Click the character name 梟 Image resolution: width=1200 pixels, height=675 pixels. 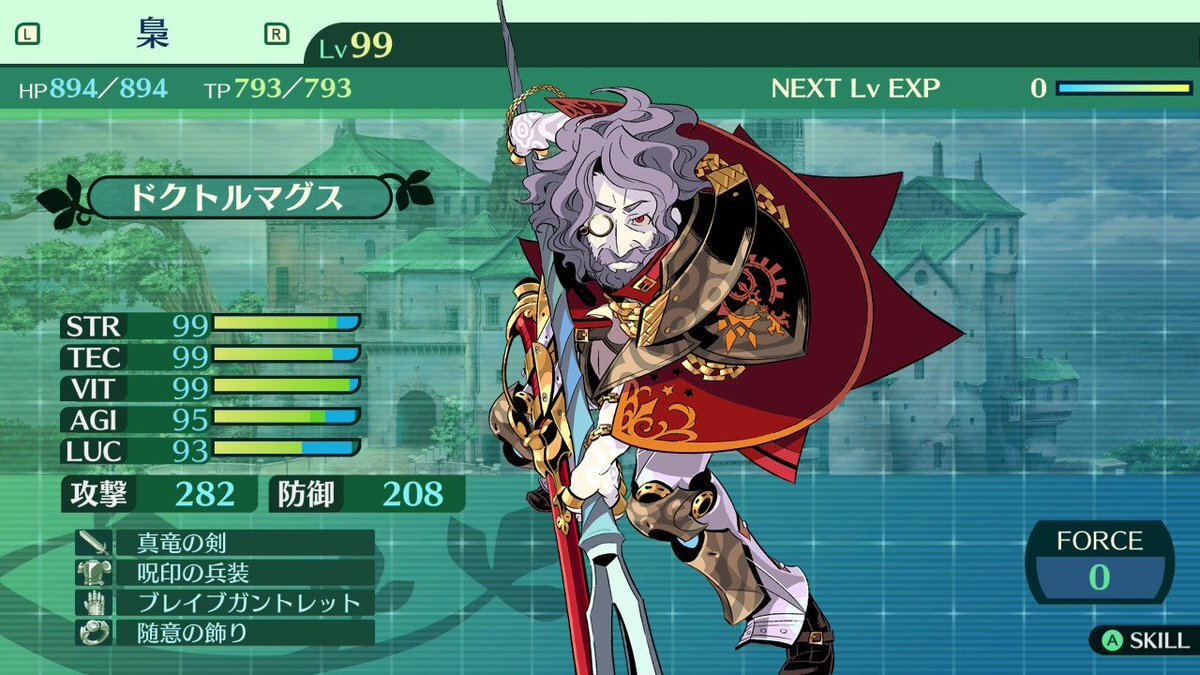click(152, 34)
